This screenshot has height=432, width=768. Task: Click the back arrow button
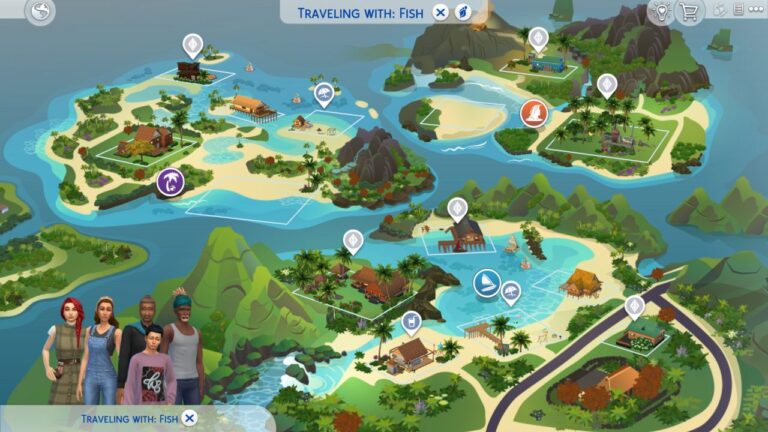(40, 13)
